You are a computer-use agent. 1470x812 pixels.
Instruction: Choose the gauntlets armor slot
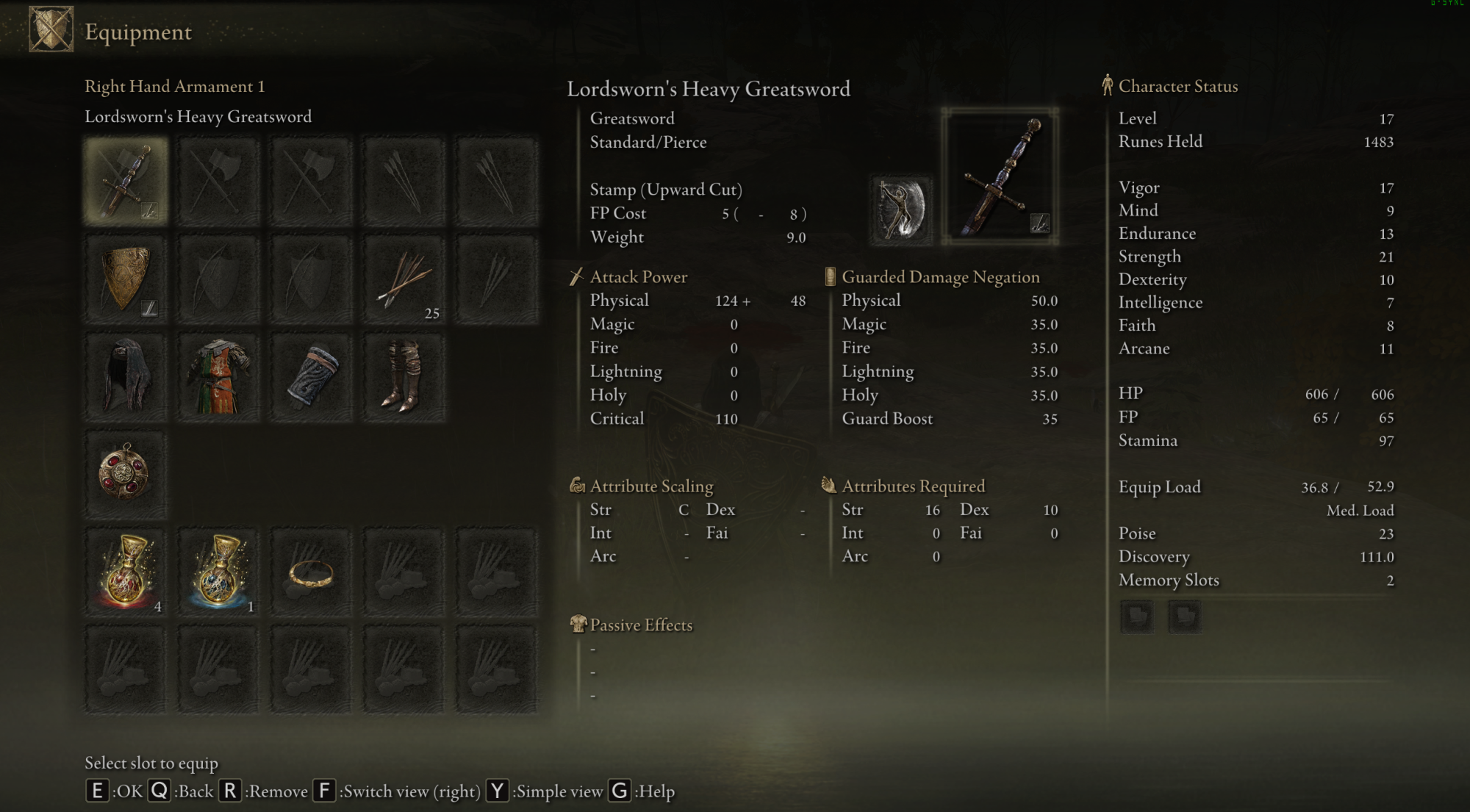(x=311, y=378)
